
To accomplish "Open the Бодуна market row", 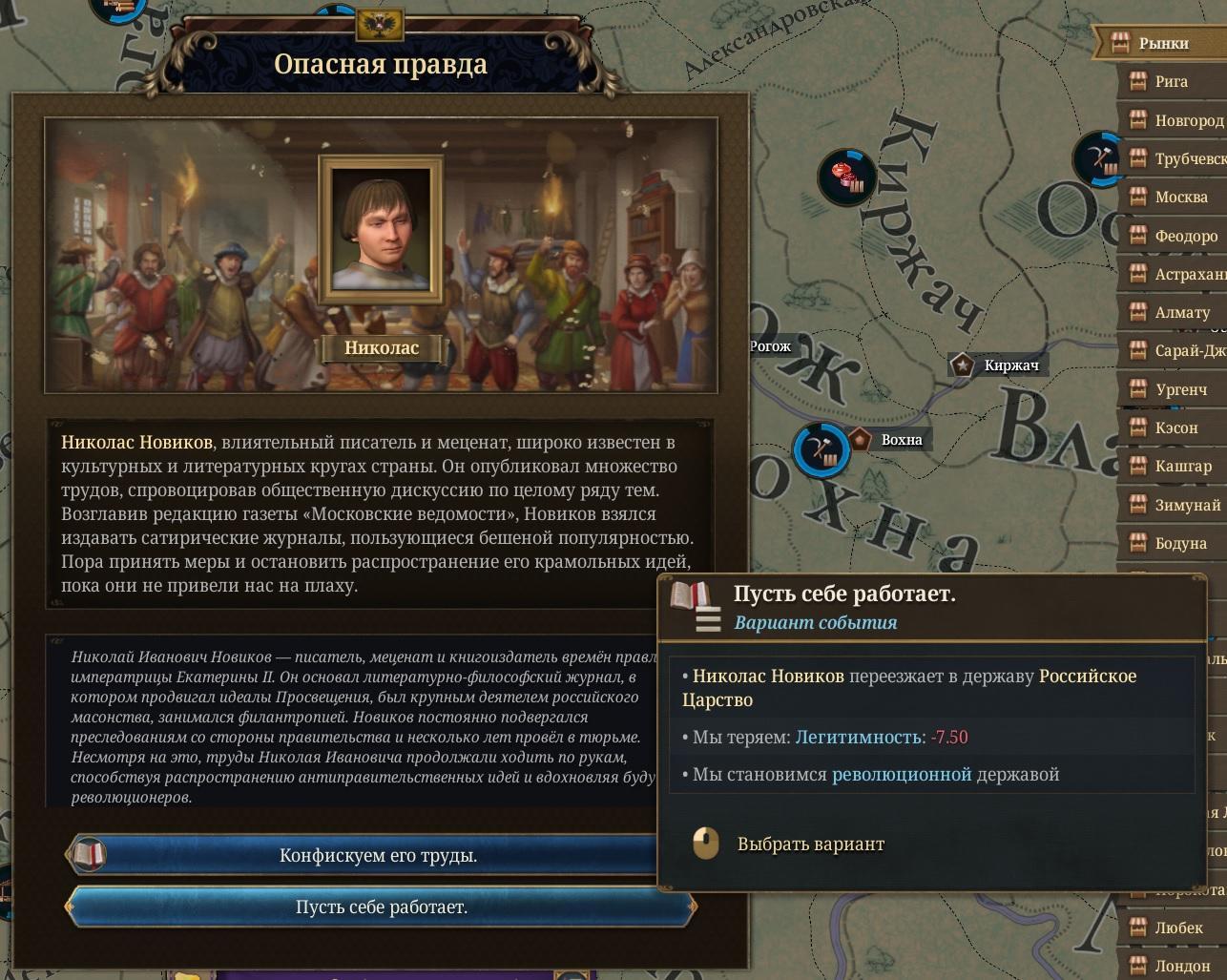I will (x=1180, y=543).
